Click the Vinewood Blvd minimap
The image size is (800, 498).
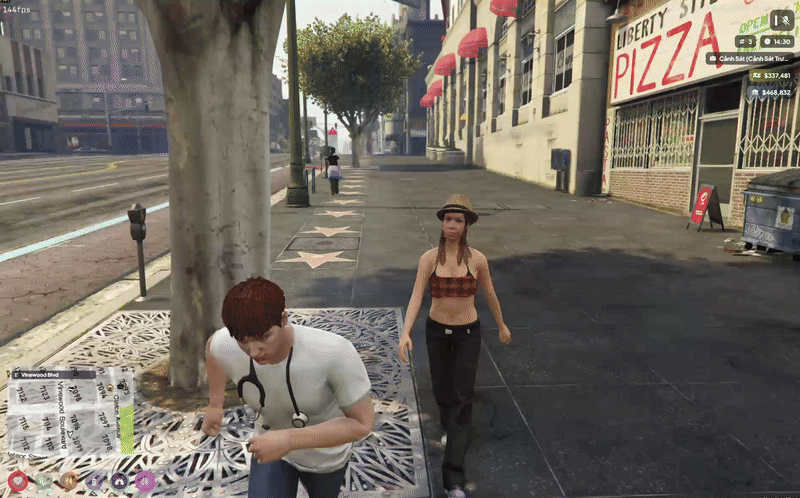(70, 414)
